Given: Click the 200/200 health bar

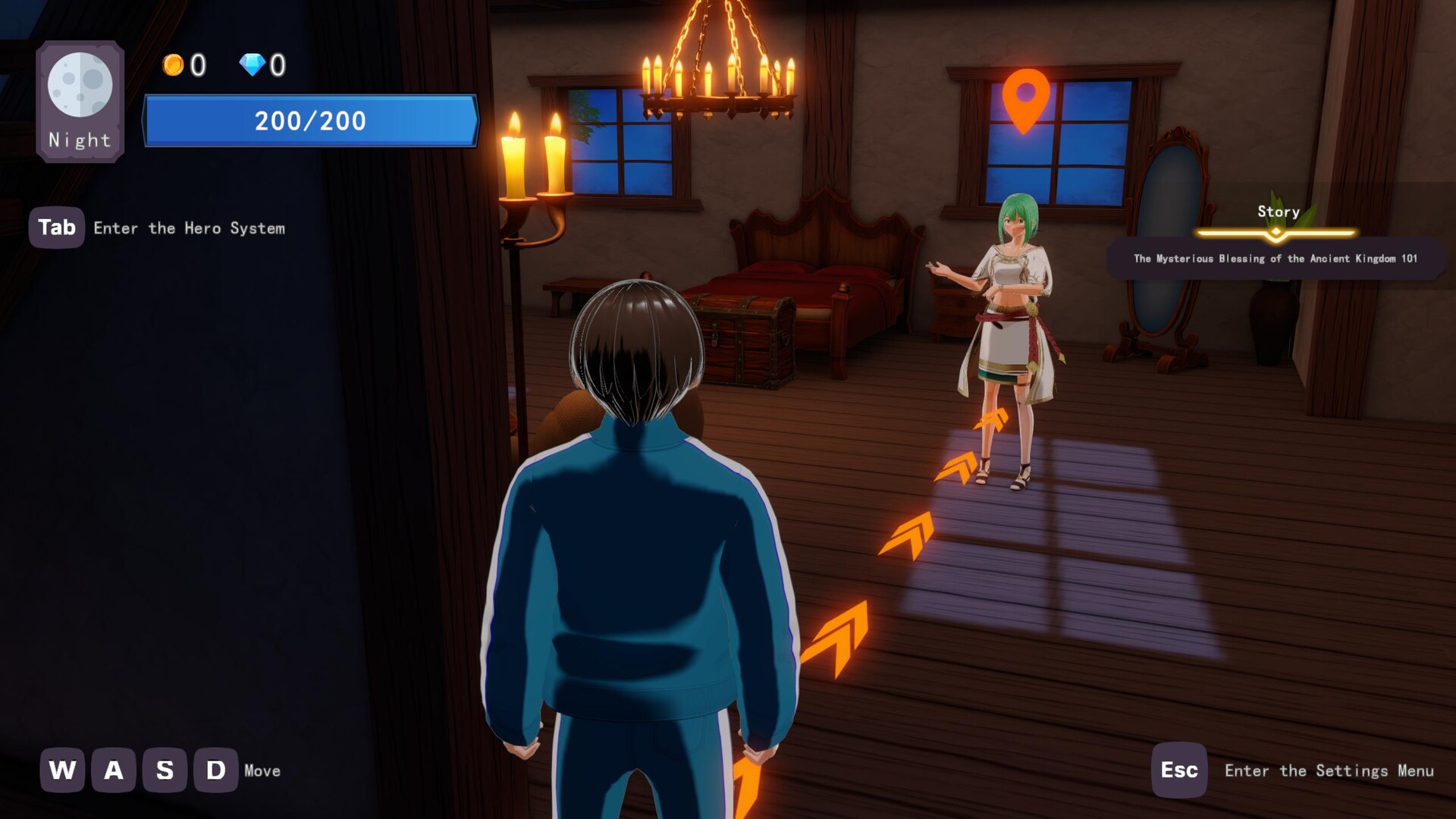Looking at the screenshot, I should click(309, 121).
